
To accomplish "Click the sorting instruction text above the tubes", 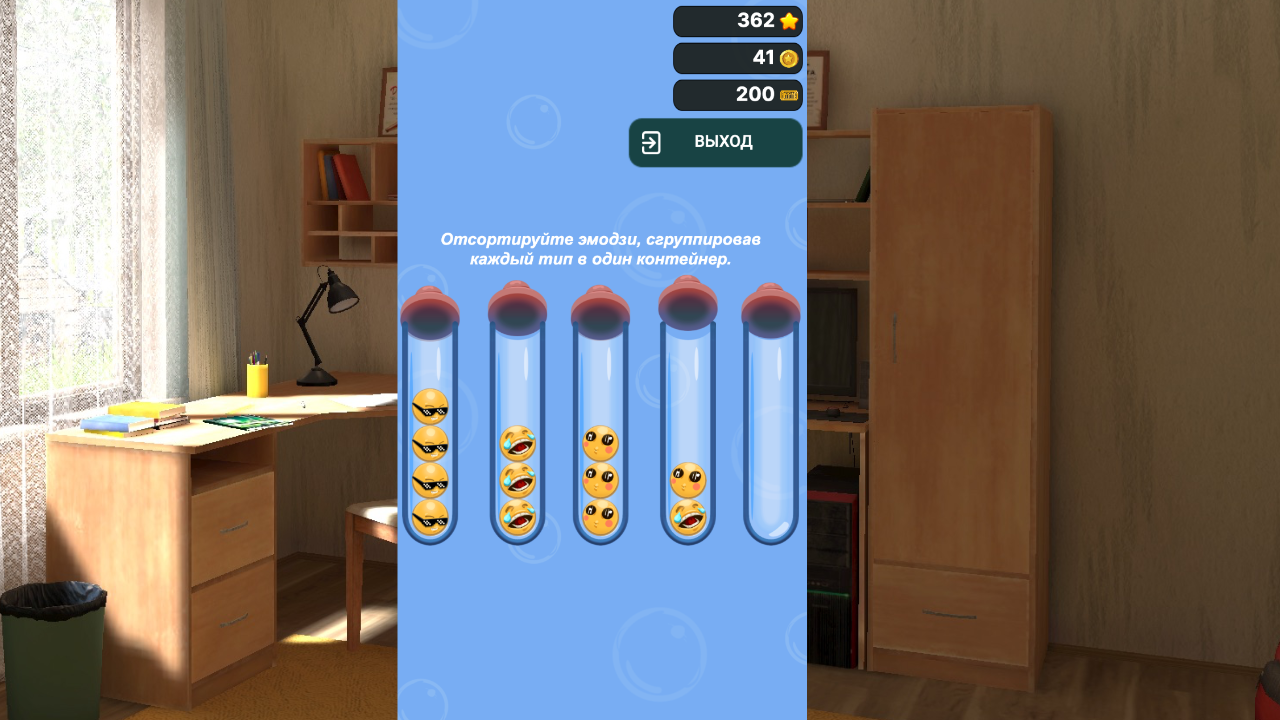I will 601,249.
